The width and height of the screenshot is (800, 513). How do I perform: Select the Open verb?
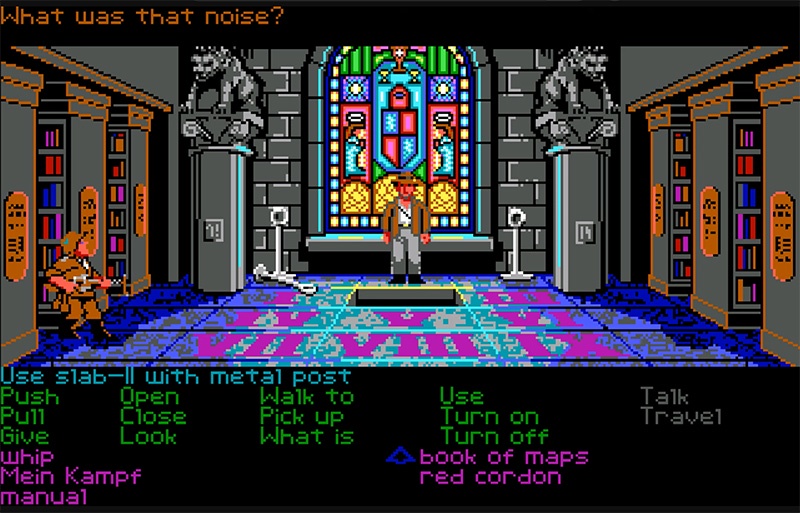coord(149,397)
